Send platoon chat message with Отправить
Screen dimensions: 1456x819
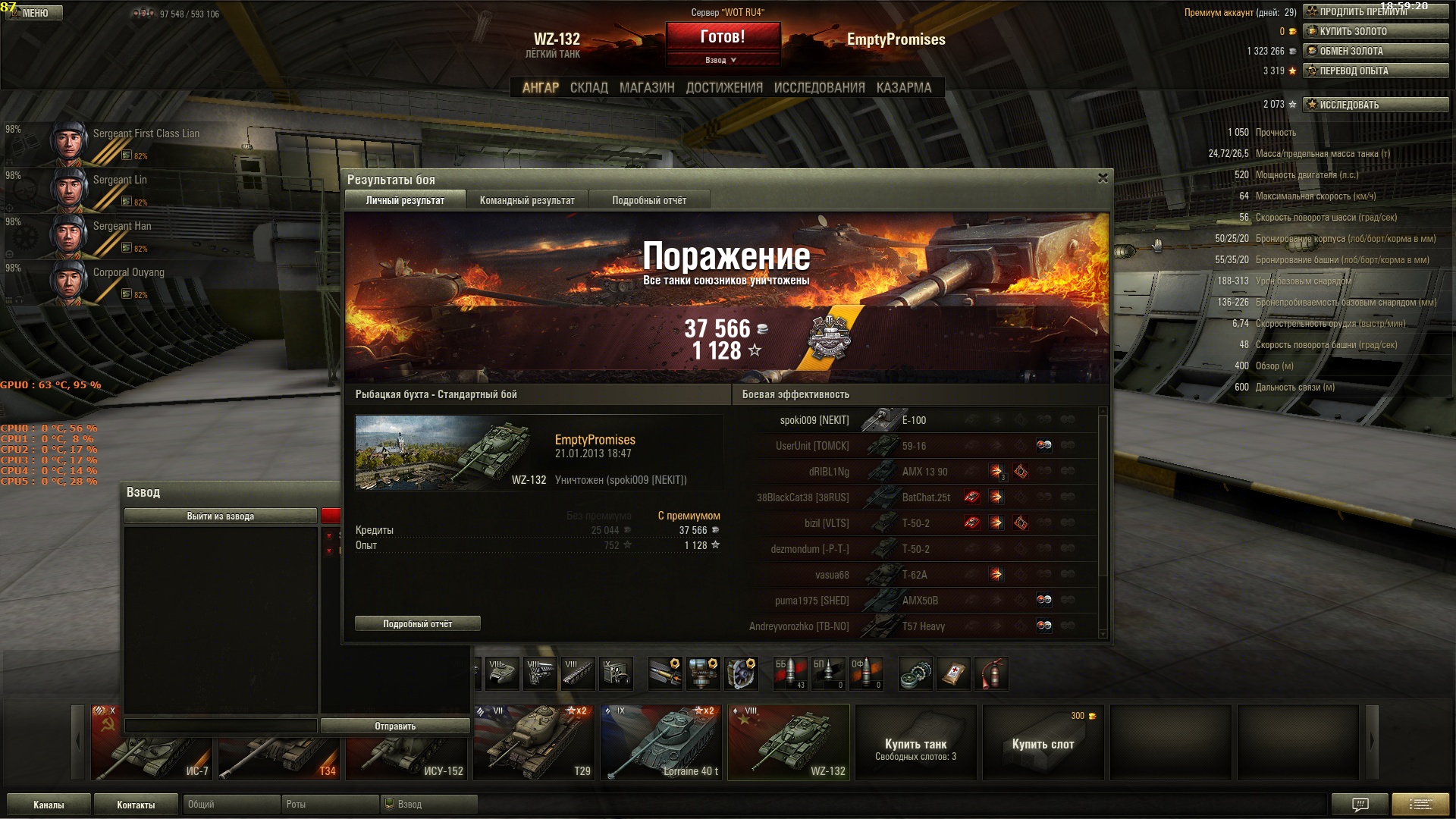[395, 726]
